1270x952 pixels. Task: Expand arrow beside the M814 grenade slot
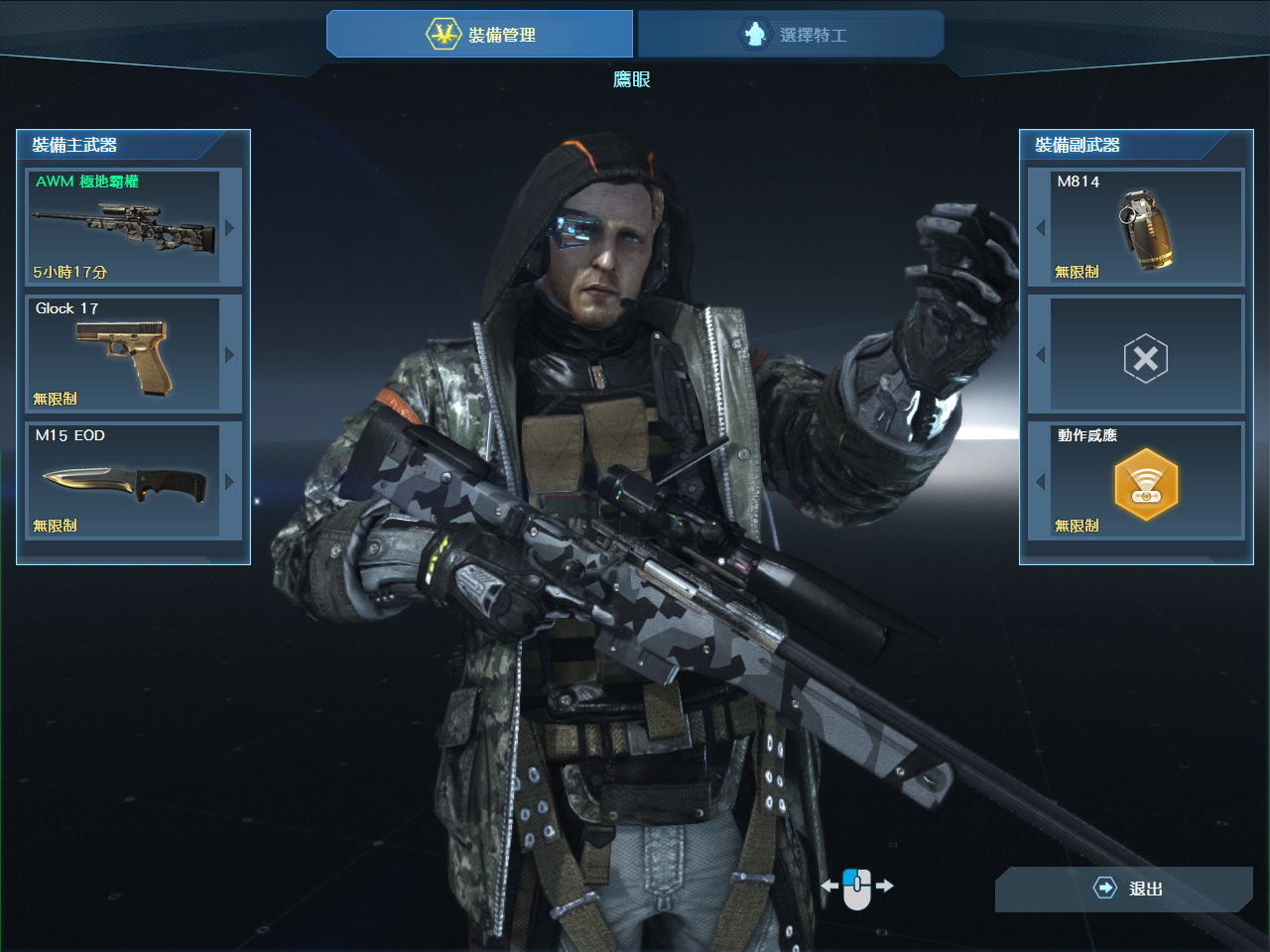click(x=1040, y=228)
